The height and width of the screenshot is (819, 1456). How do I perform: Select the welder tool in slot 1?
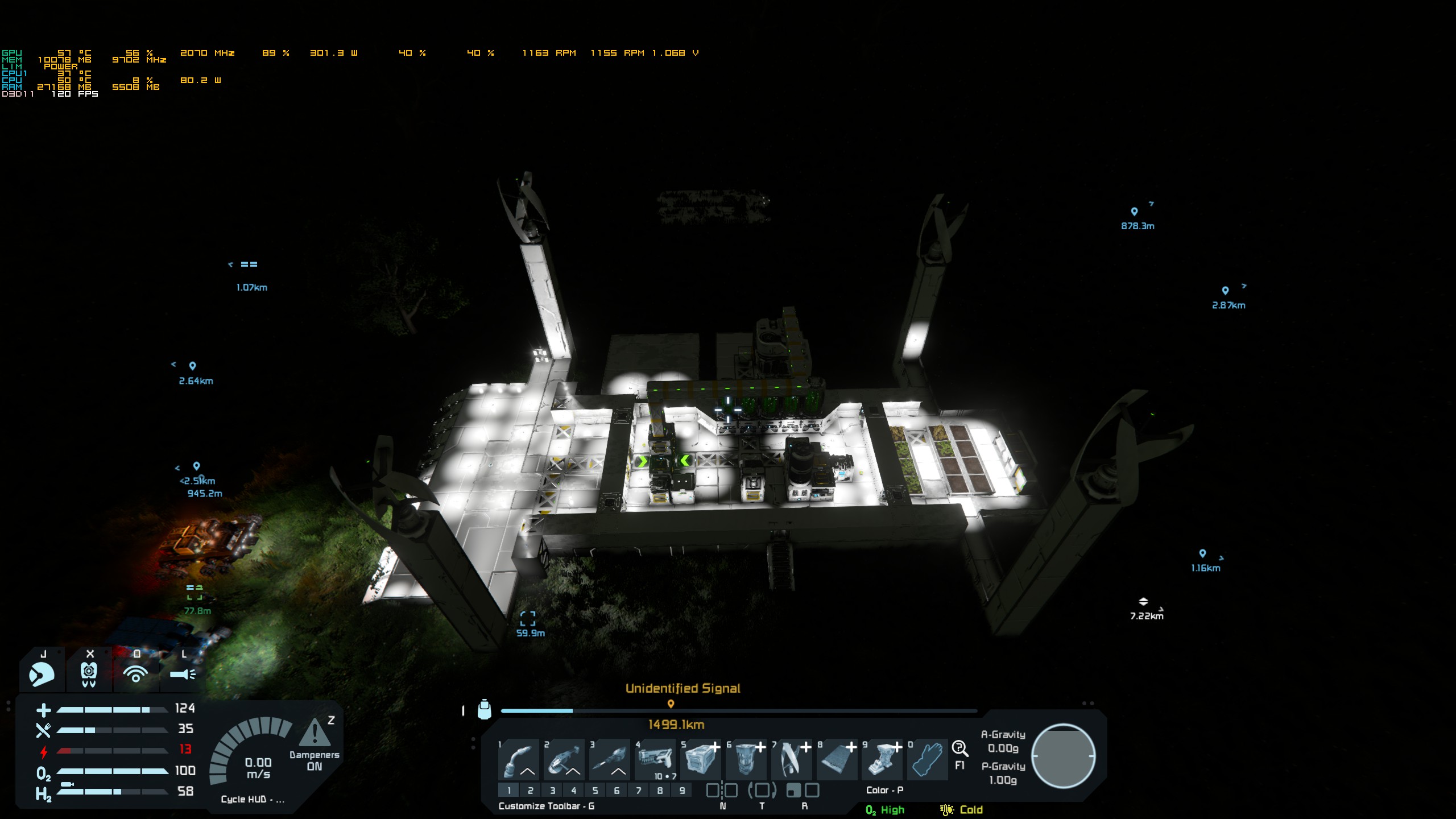[518, 760]
